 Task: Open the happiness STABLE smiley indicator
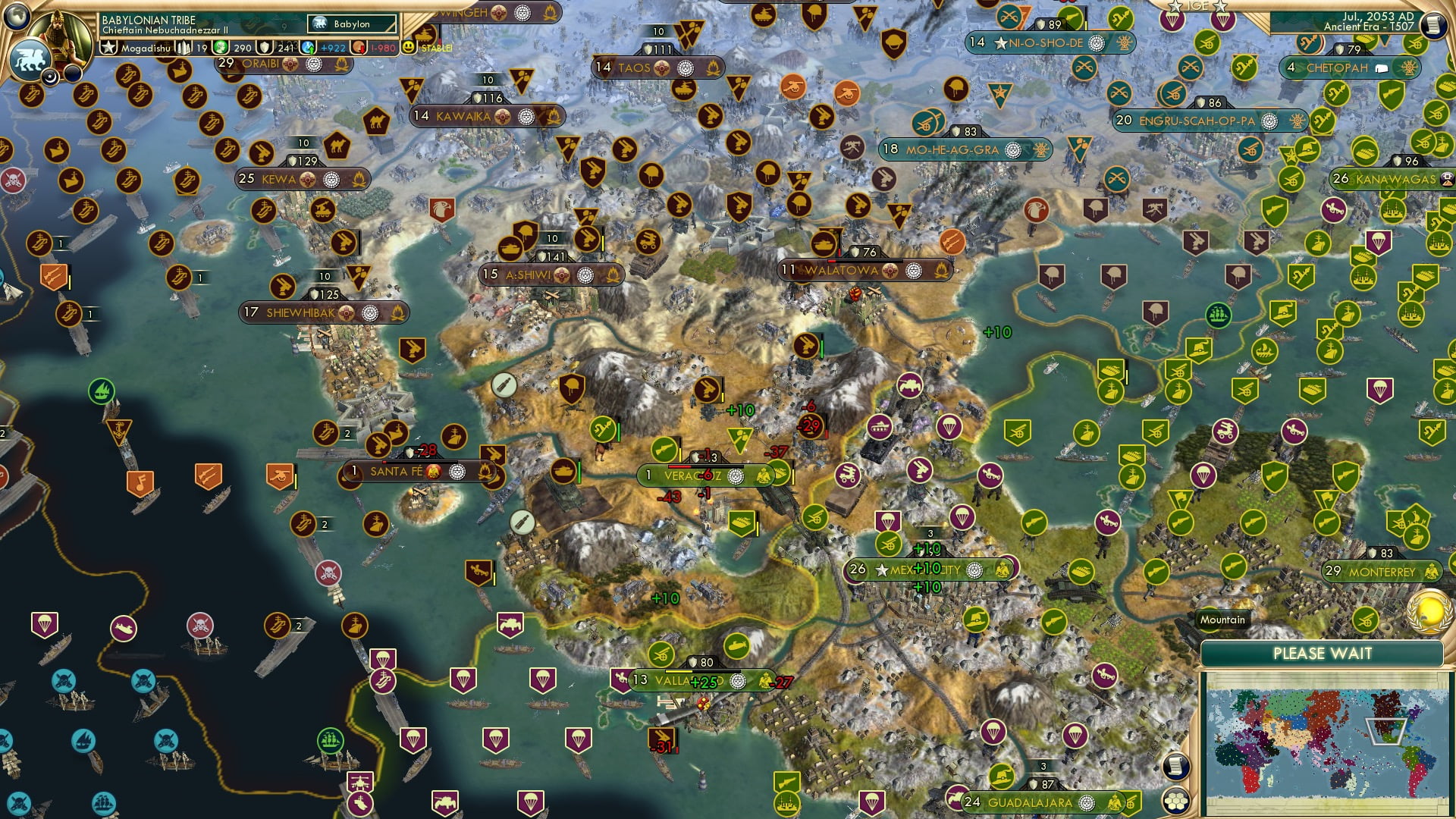point(409,47)
